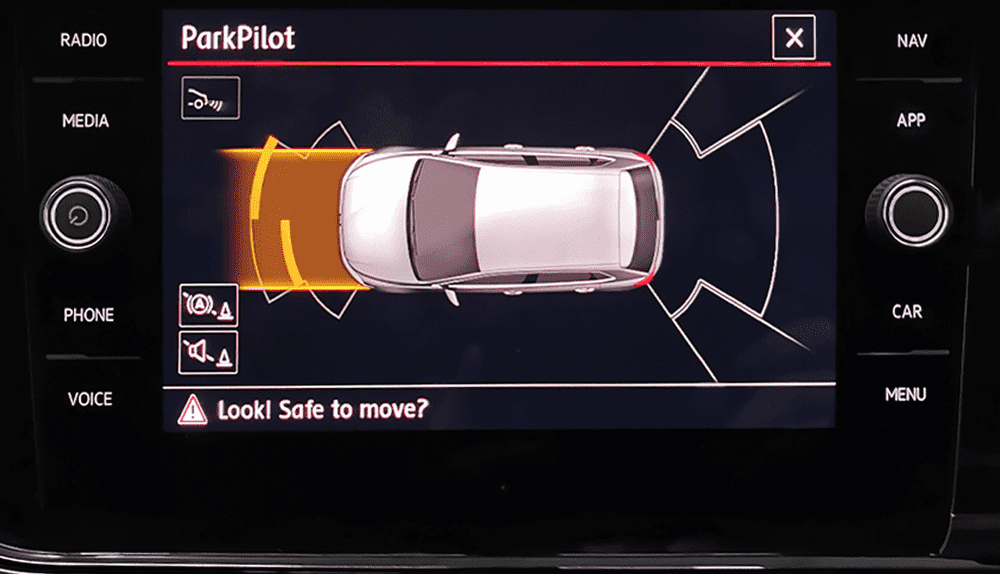Viewport: 1000px width, 574px height.
Task: Tap the car sensor waves icon
Action: (x=210, y=98)
